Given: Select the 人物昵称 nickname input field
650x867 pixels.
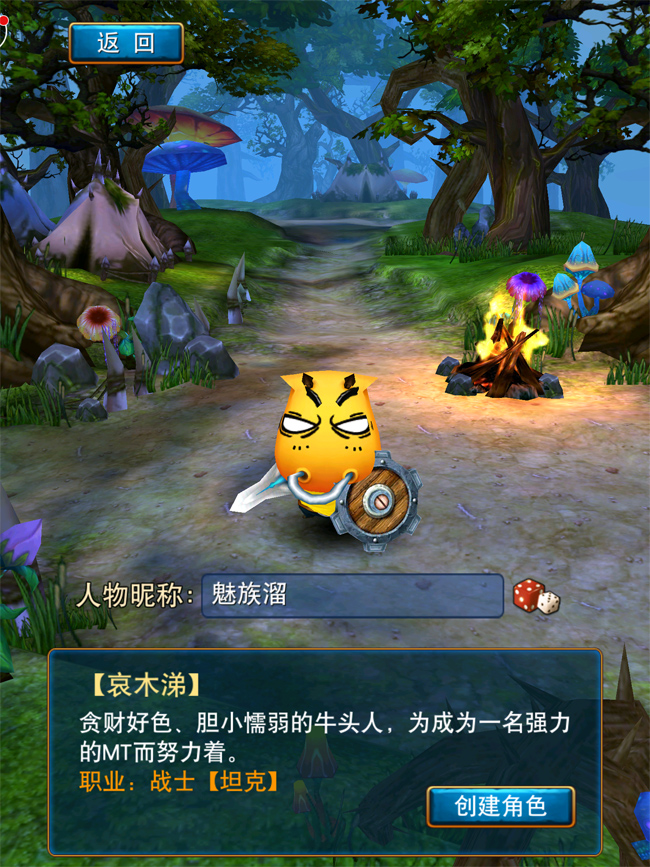Looking at the screenshot, I should click(351, 596).
